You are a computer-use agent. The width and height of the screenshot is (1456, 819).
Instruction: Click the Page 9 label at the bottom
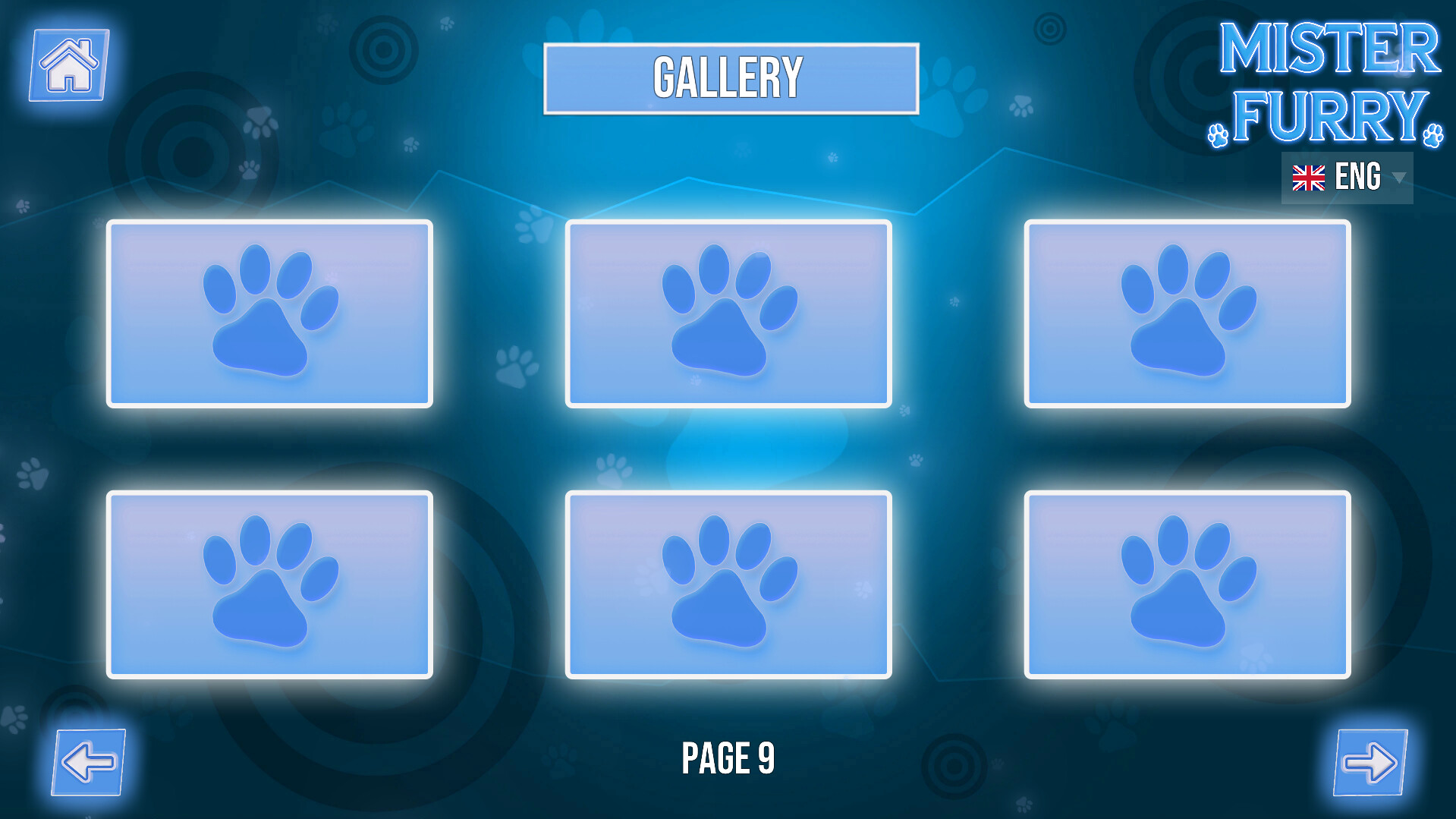coord(728,757)
